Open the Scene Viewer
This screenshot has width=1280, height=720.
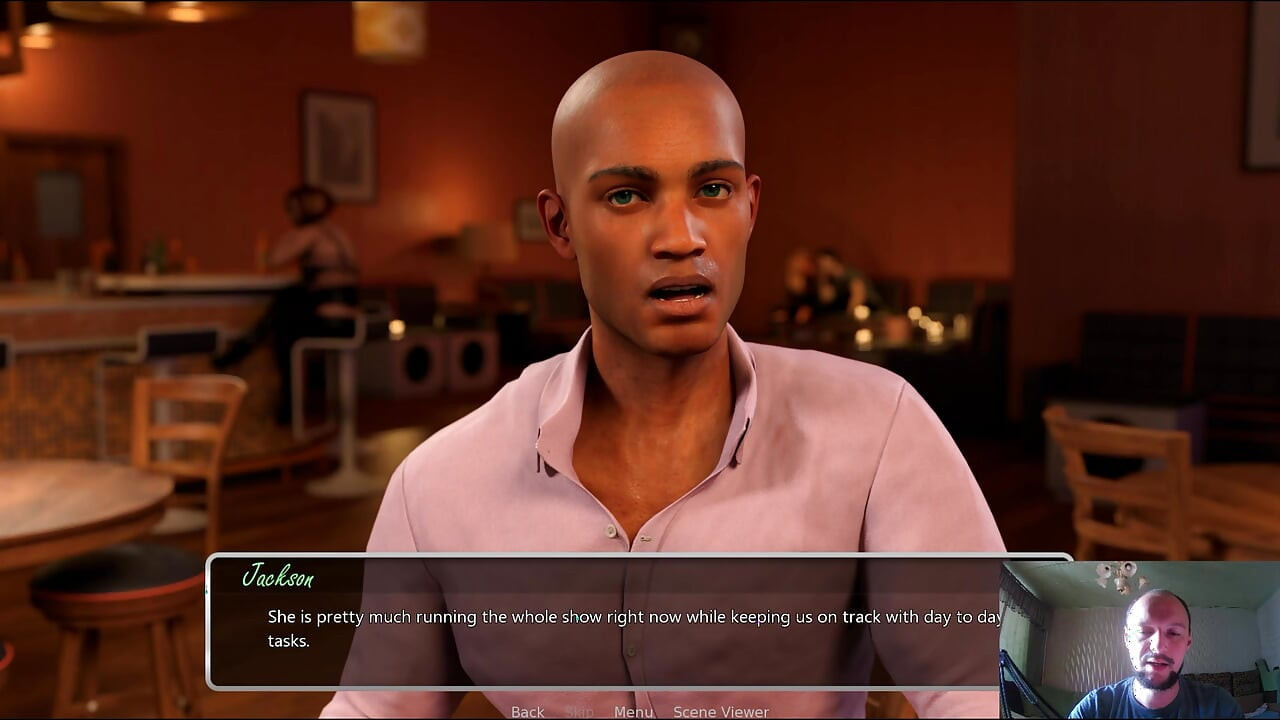(x=720, y=712)
